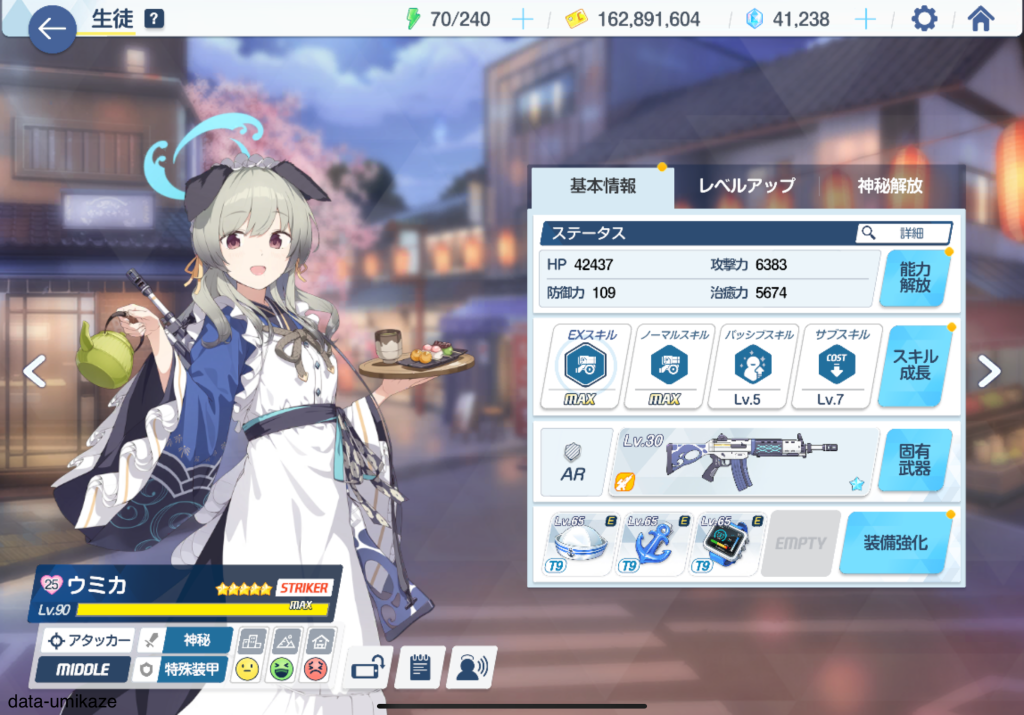Open the 固有武器 screen
This screenshot has height=715, width=1024.
(914, 460)
